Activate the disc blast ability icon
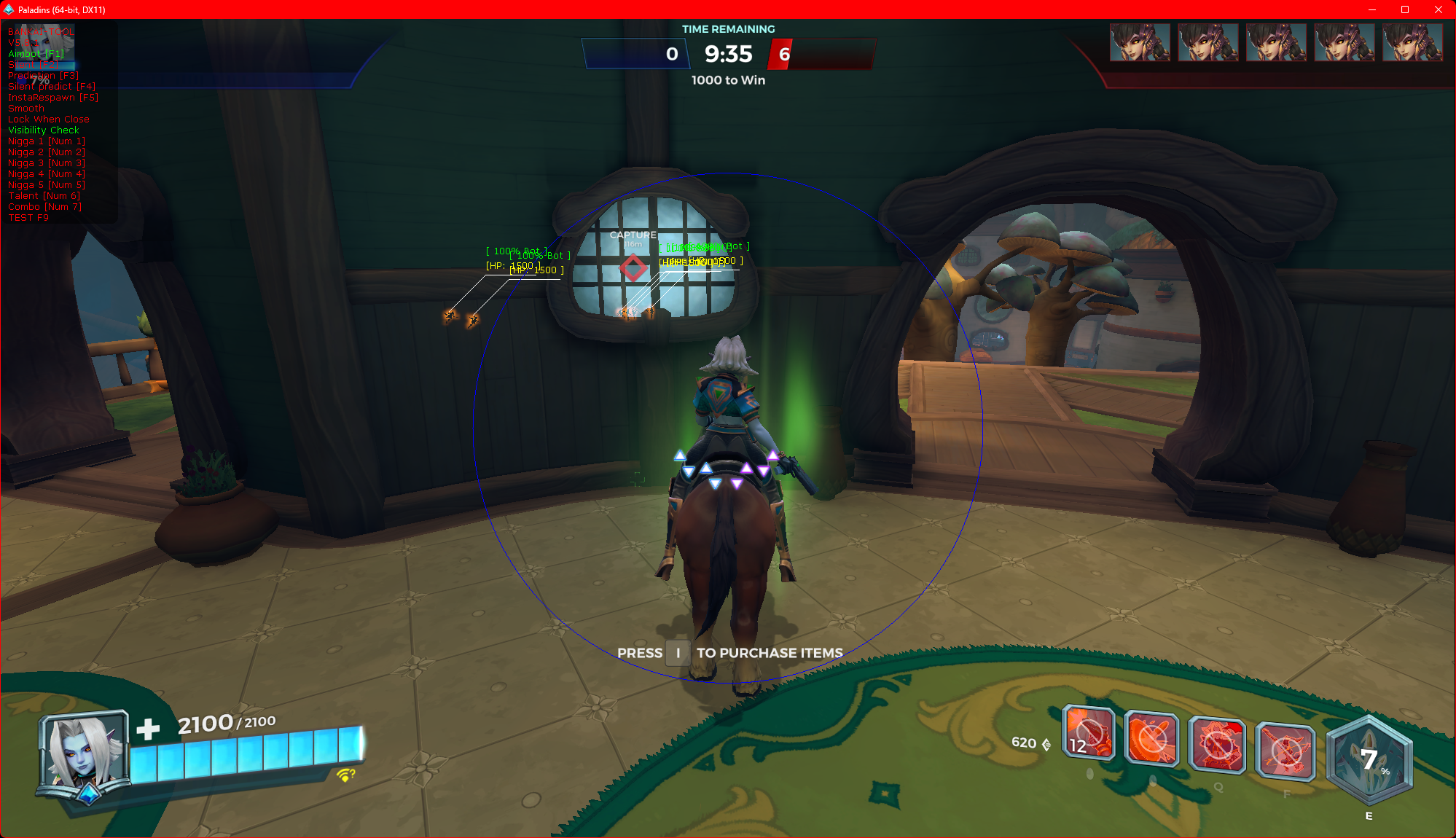The image size is (1456, 838). point(1151,739)
